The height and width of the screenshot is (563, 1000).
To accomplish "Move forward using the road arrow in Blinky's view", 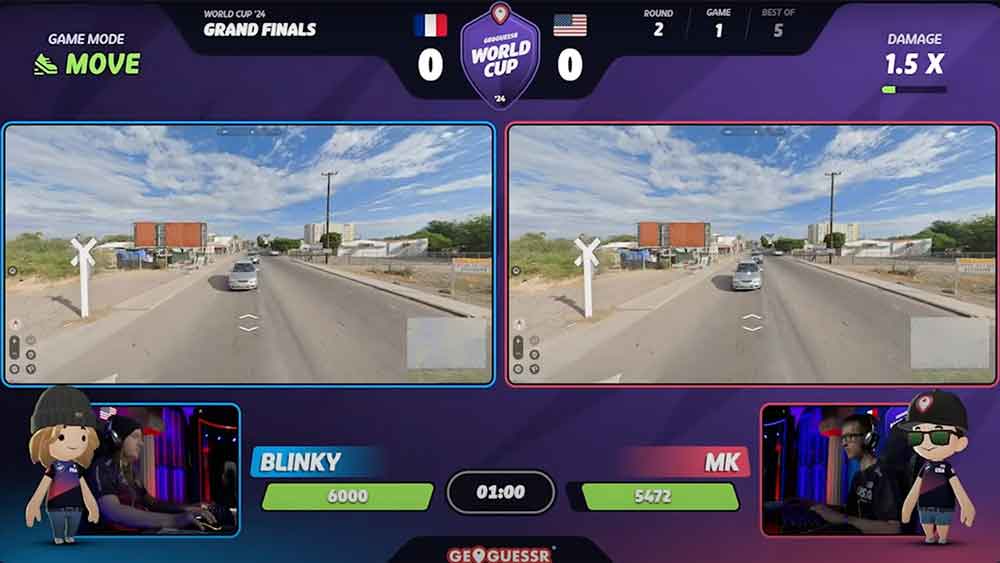I will pyautogui.click(x=249, y=318).
